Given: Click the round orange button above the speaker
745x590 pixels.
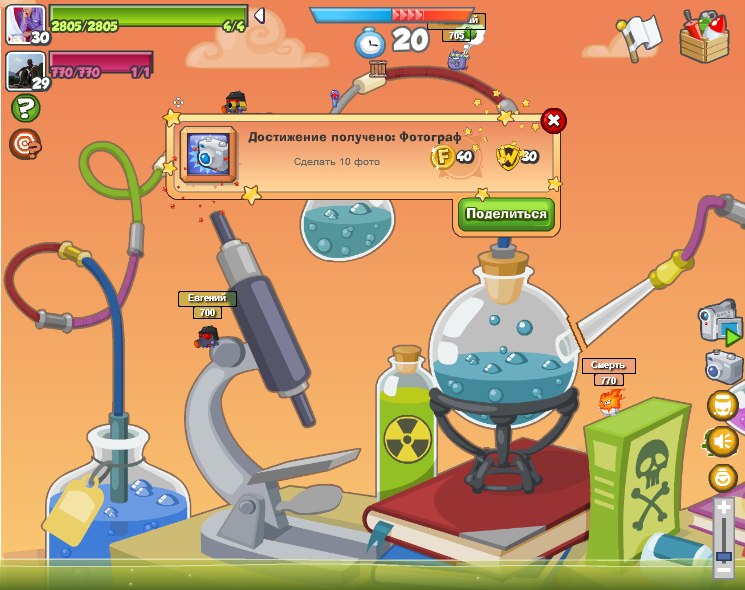Looking at the screenshot, I should [x=722, y=405].
